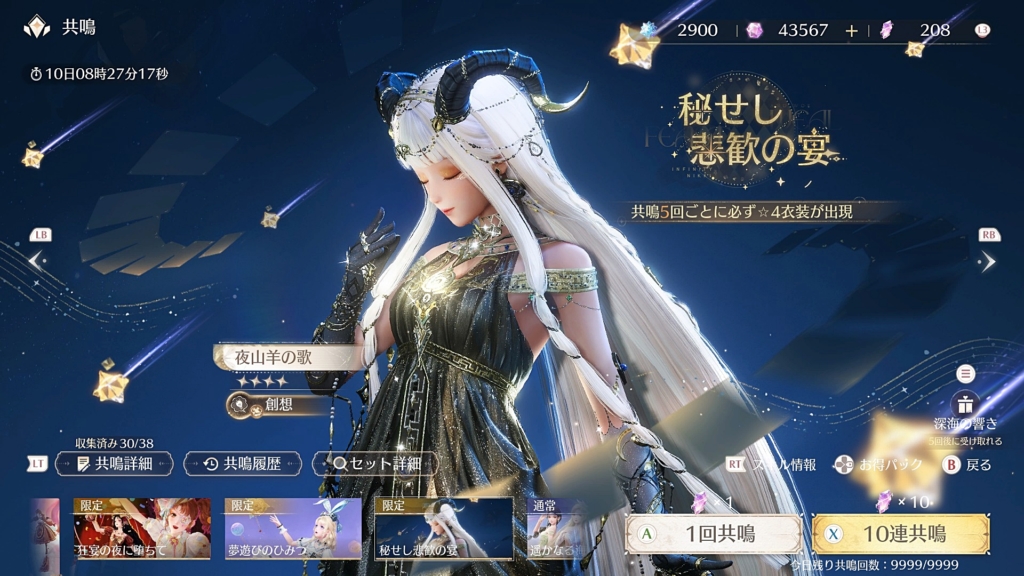
Task: View the 共鳴履歴 resonance history
Action: (x=243, y=464)
